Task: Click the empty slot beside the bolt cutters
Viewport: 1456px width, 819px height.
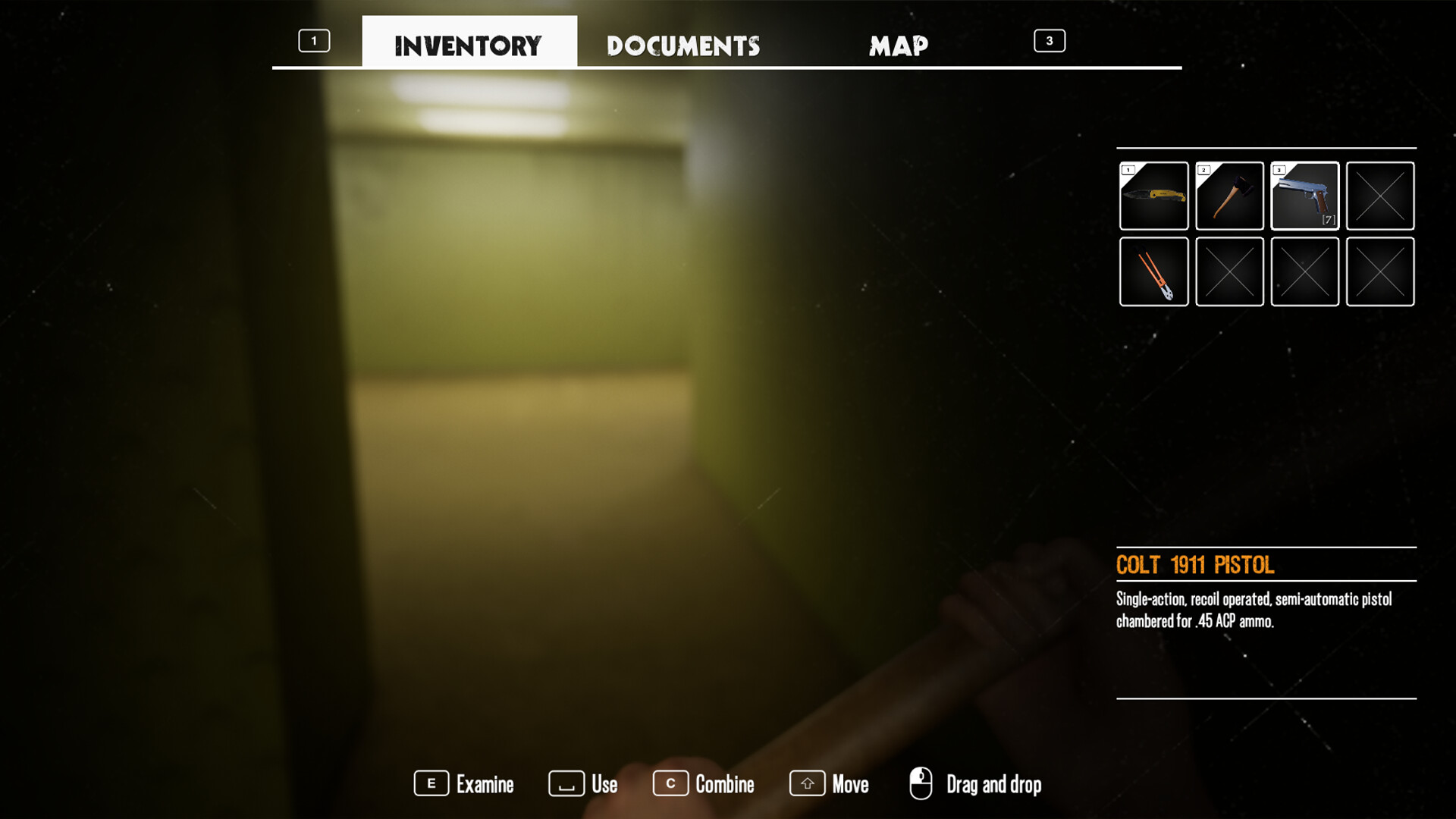Action: pos(1228,271)
